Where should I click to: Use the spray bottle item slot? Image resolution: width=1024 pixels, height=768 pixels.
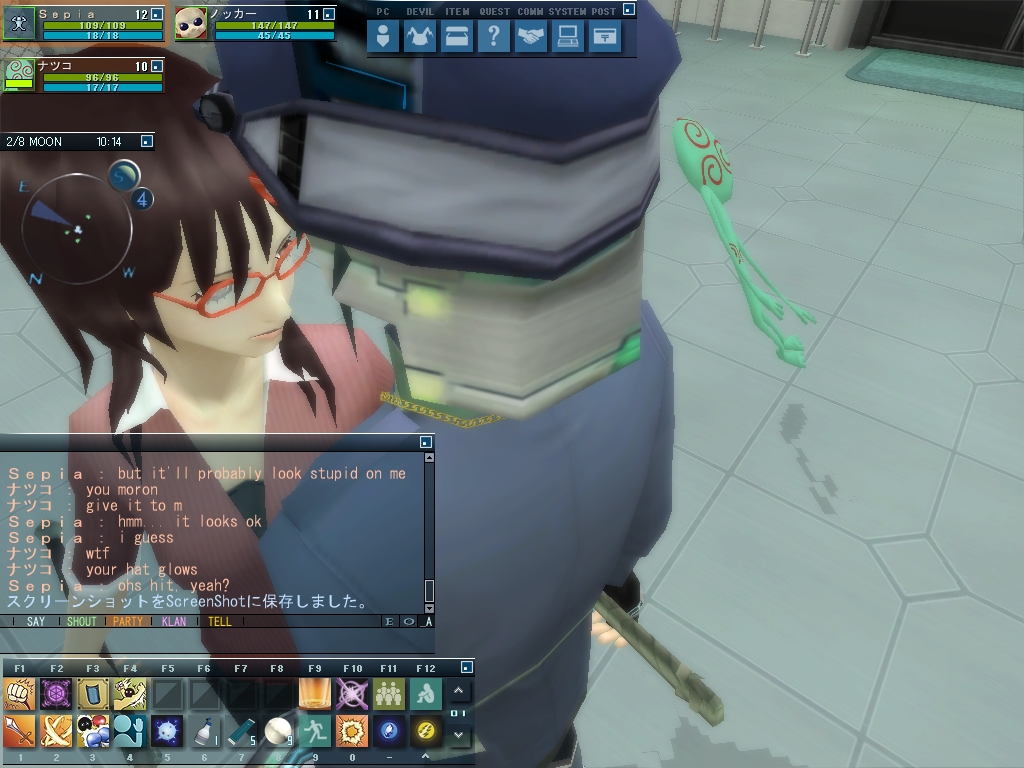click(204, 731)
